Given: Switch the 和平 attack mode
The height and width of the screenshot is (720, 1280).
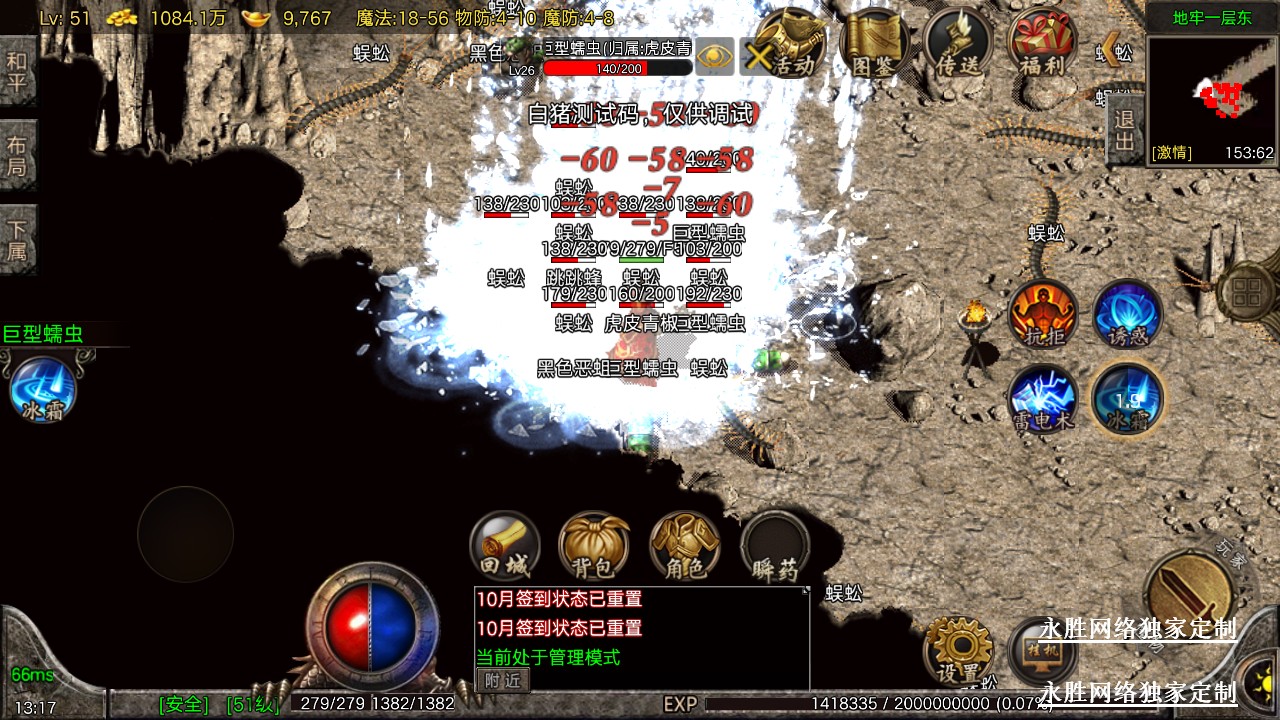Looking at the screenshot, I should [x=17, y=70].
